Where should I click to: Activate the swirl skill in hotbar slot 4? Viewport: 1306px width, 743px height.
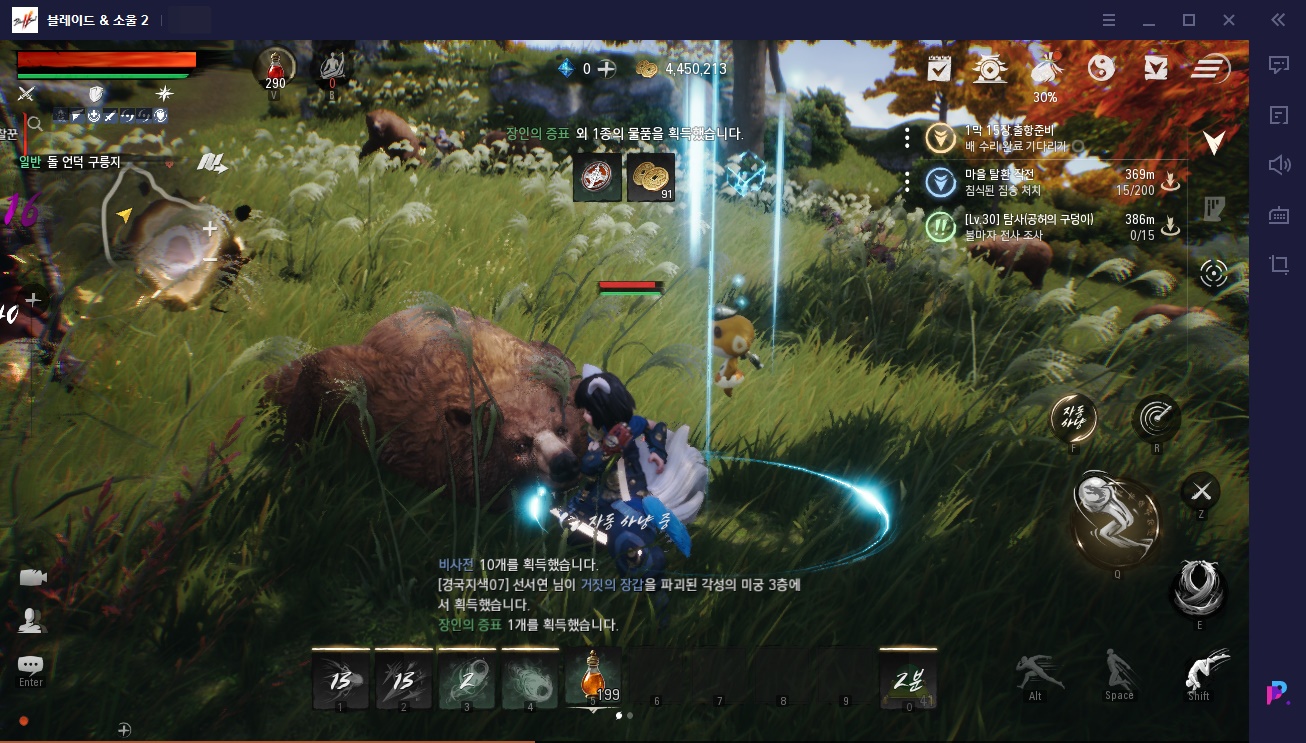pyautogui.click(x=530, y=680)
